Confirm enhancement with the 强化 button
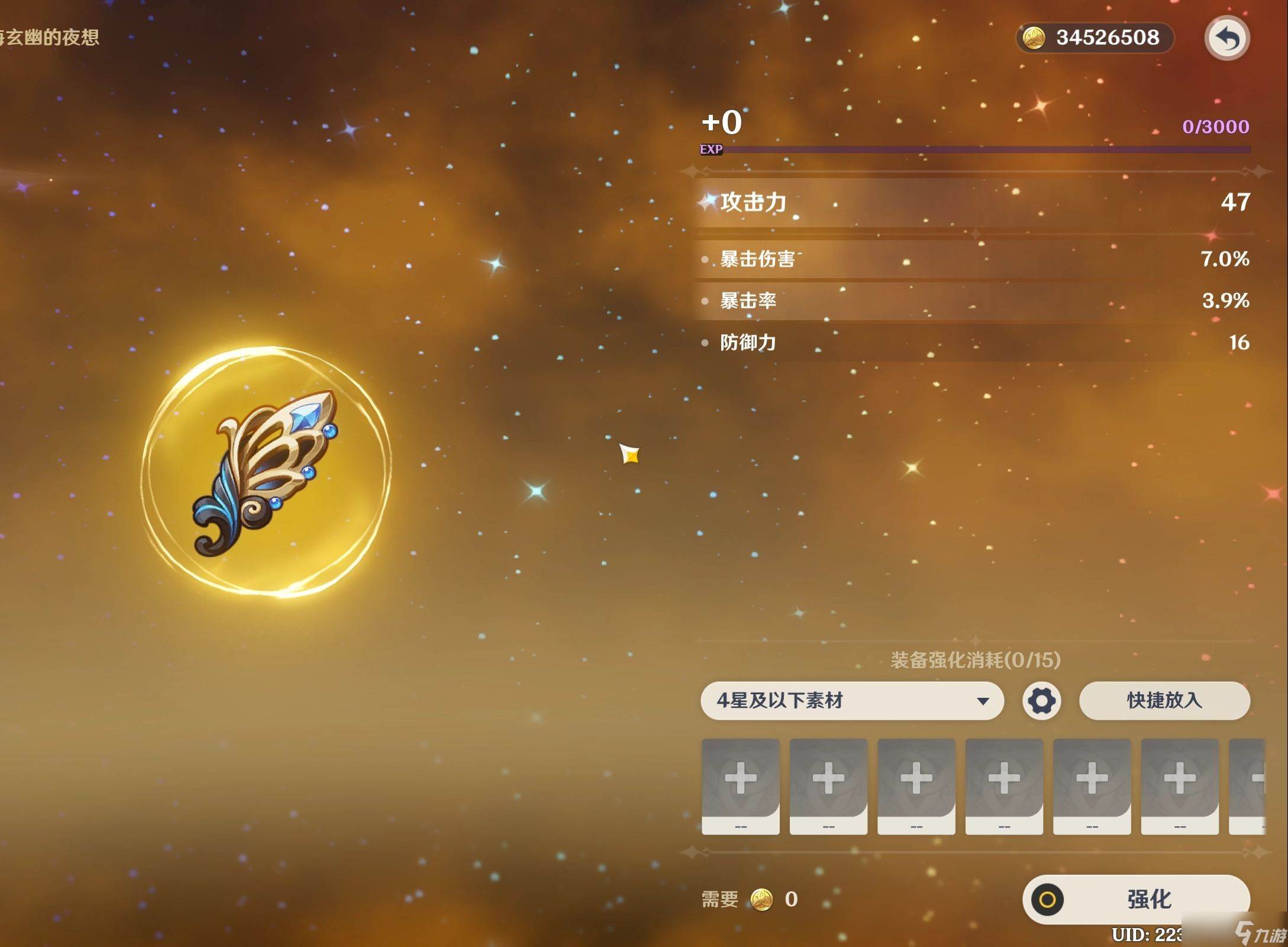The height and width of the screenshot is (947, 1288). pos(1136,899)
